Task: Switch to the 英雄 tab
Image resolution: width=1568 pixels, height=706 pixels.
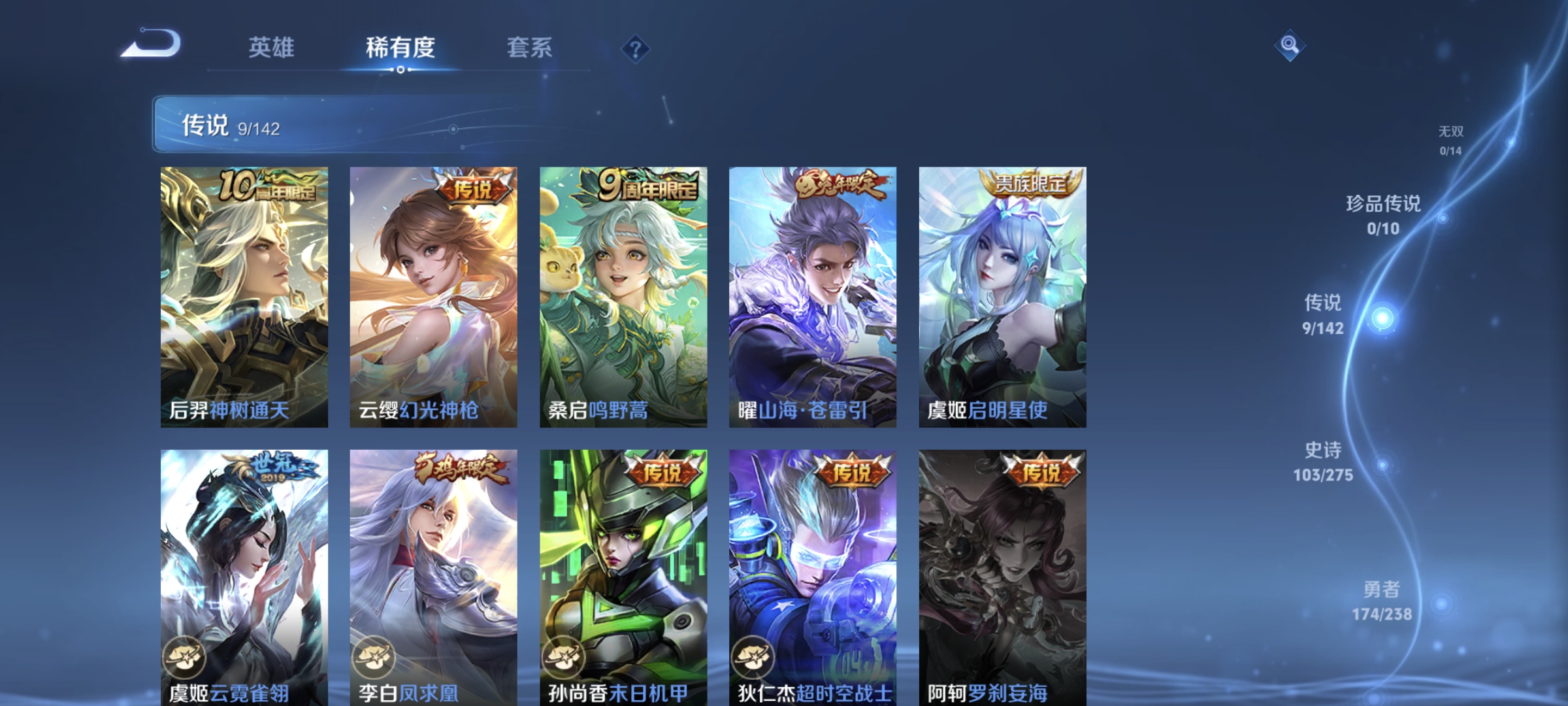Action: click(x=272, y=48)
